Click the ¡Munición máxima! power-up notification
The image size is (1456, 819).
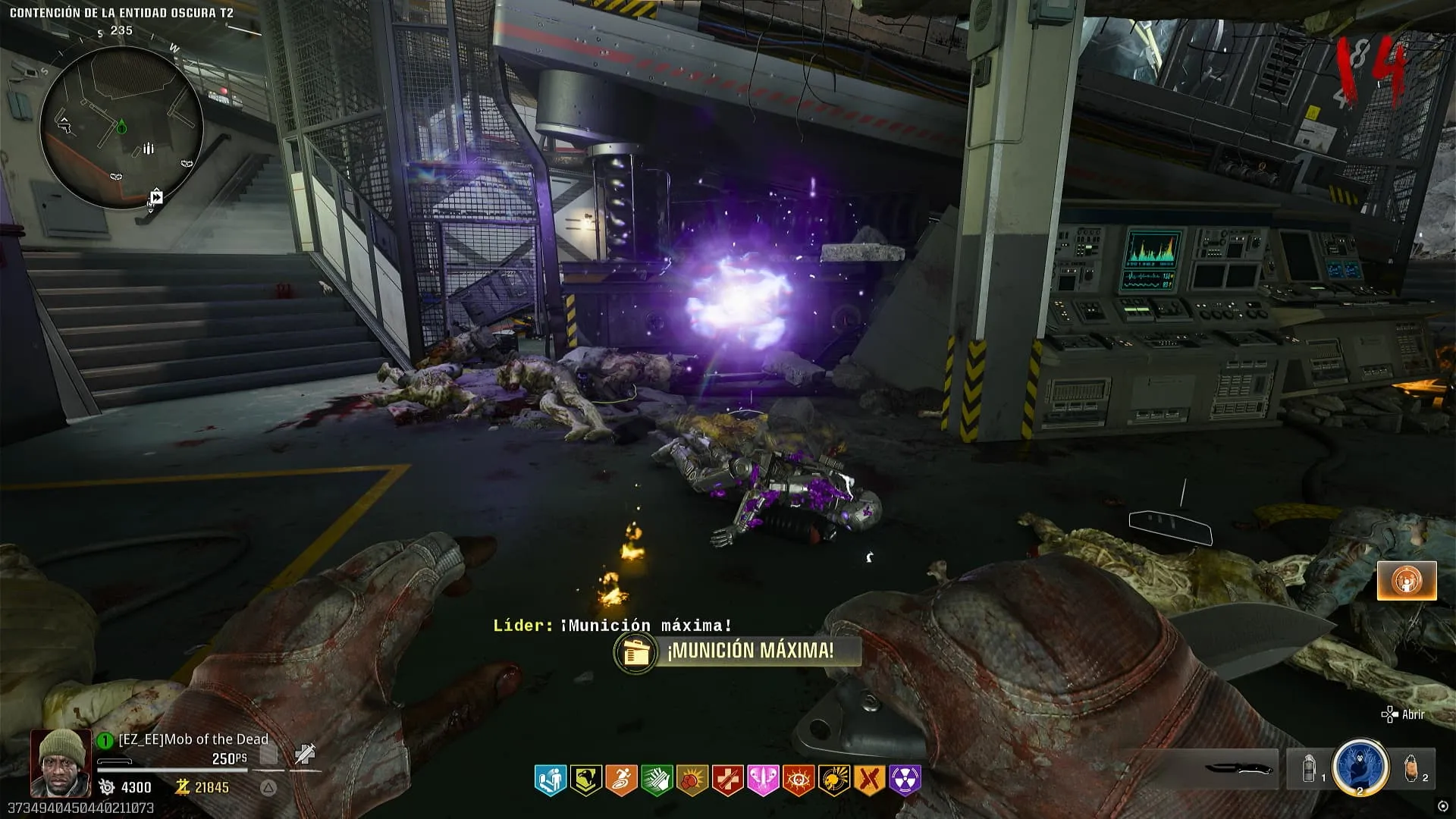(x=737, y=651)
